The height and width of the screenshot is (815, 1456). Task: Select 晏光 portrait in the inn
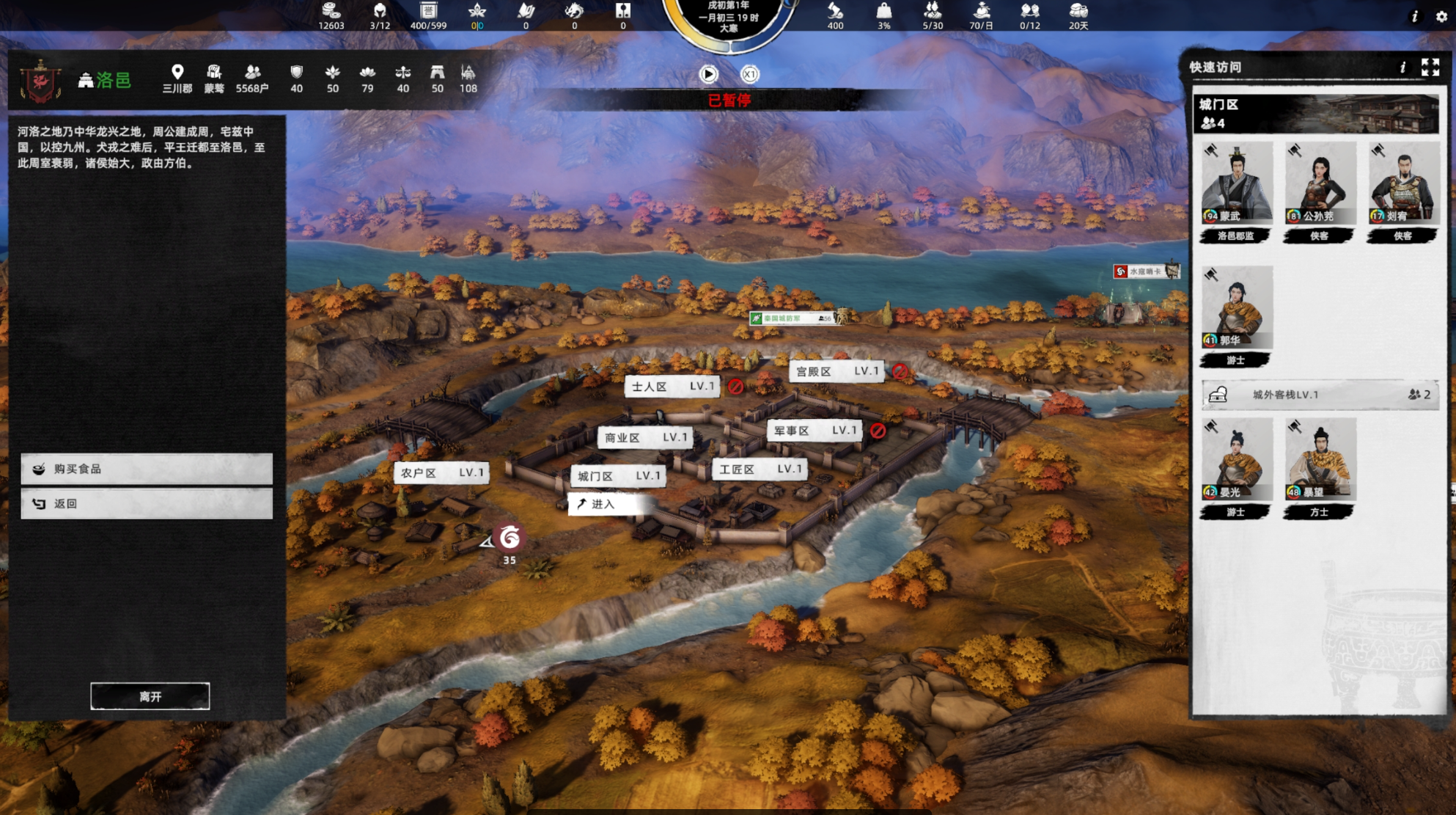point(1236,460)
